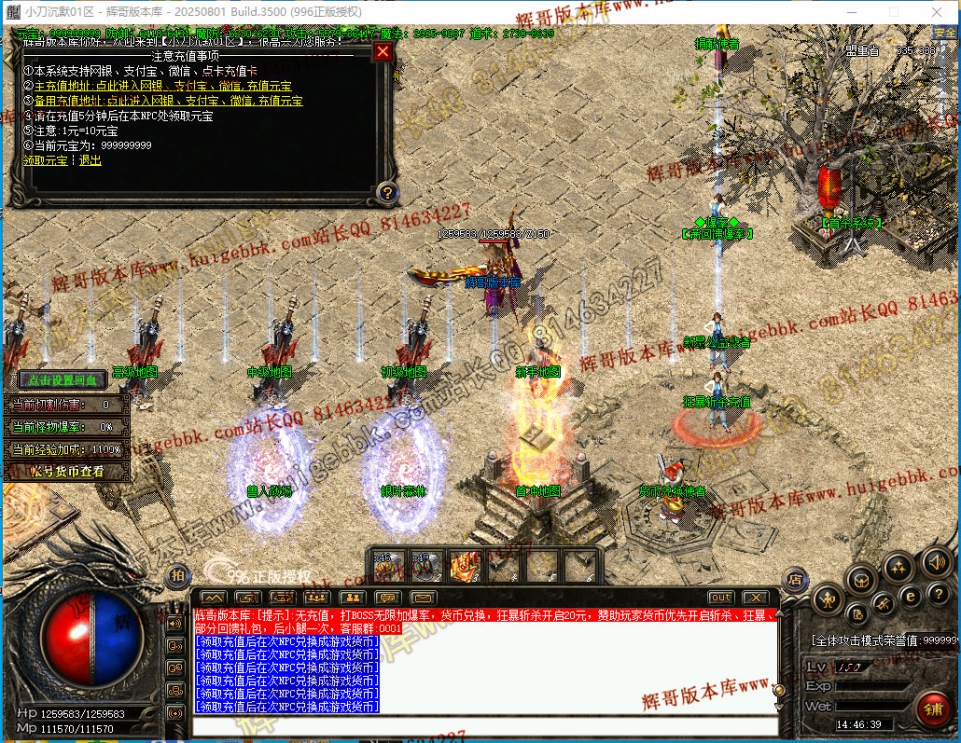
Task: Click the dialog's question mark help button
Action: (387, 192)
